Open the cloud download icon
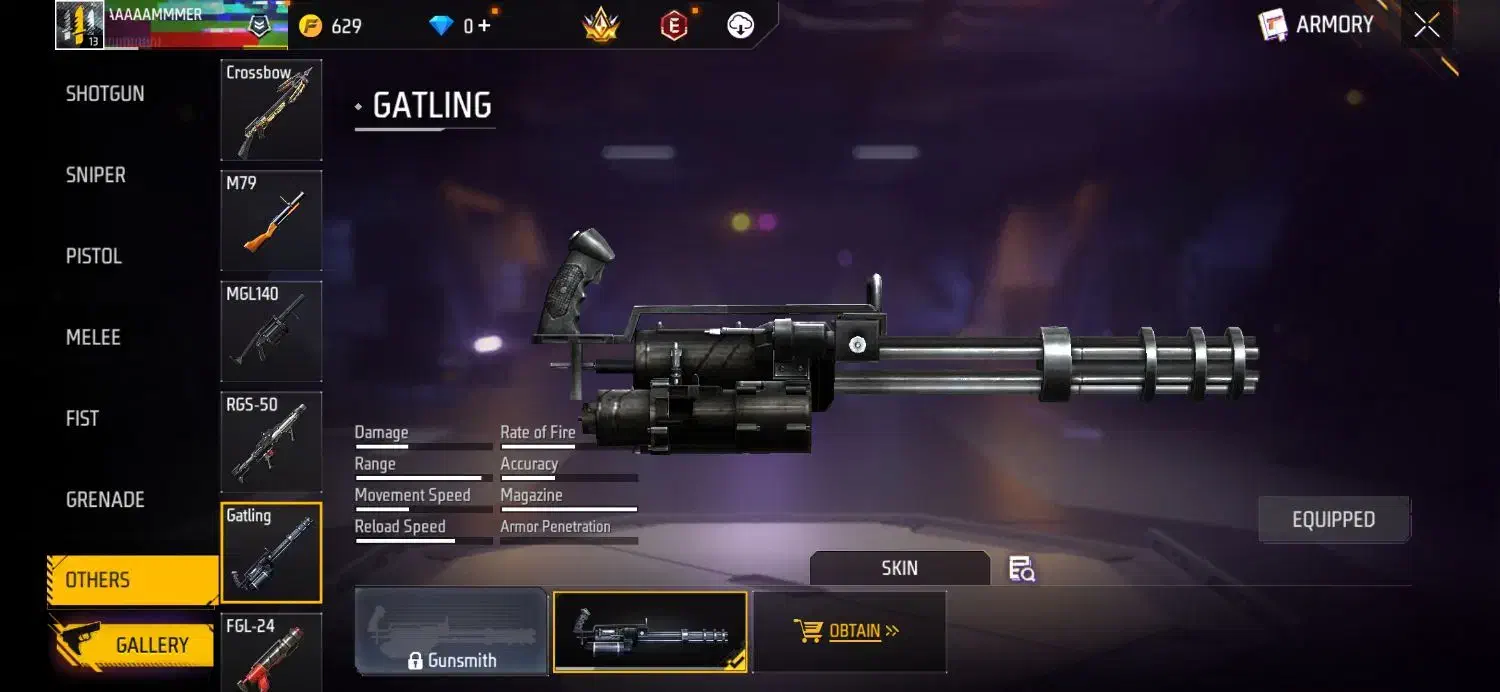The height and width of the screenshot is (692, 1500). click(x=740, y=26)
